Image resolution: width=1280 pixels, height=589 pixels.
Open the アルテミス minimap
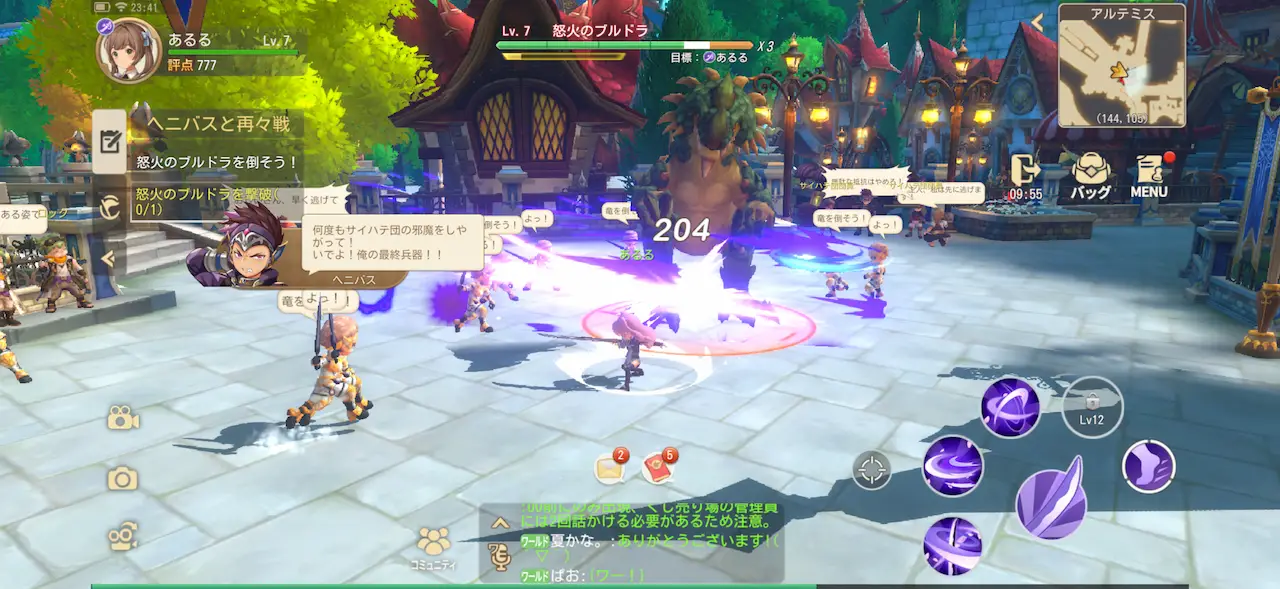point(1121,65)
